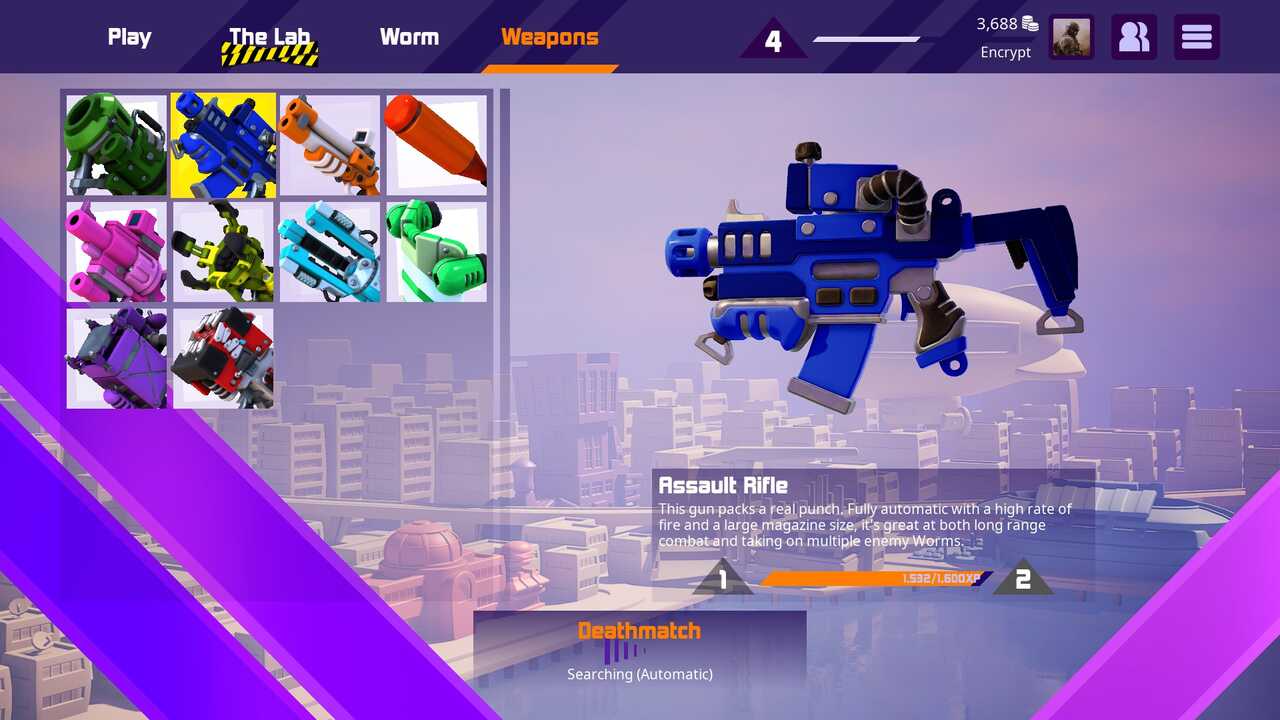This screenshot has width=1280, height=720.
Task: Go to the Worm tab
Action: [x=409, y=37]
